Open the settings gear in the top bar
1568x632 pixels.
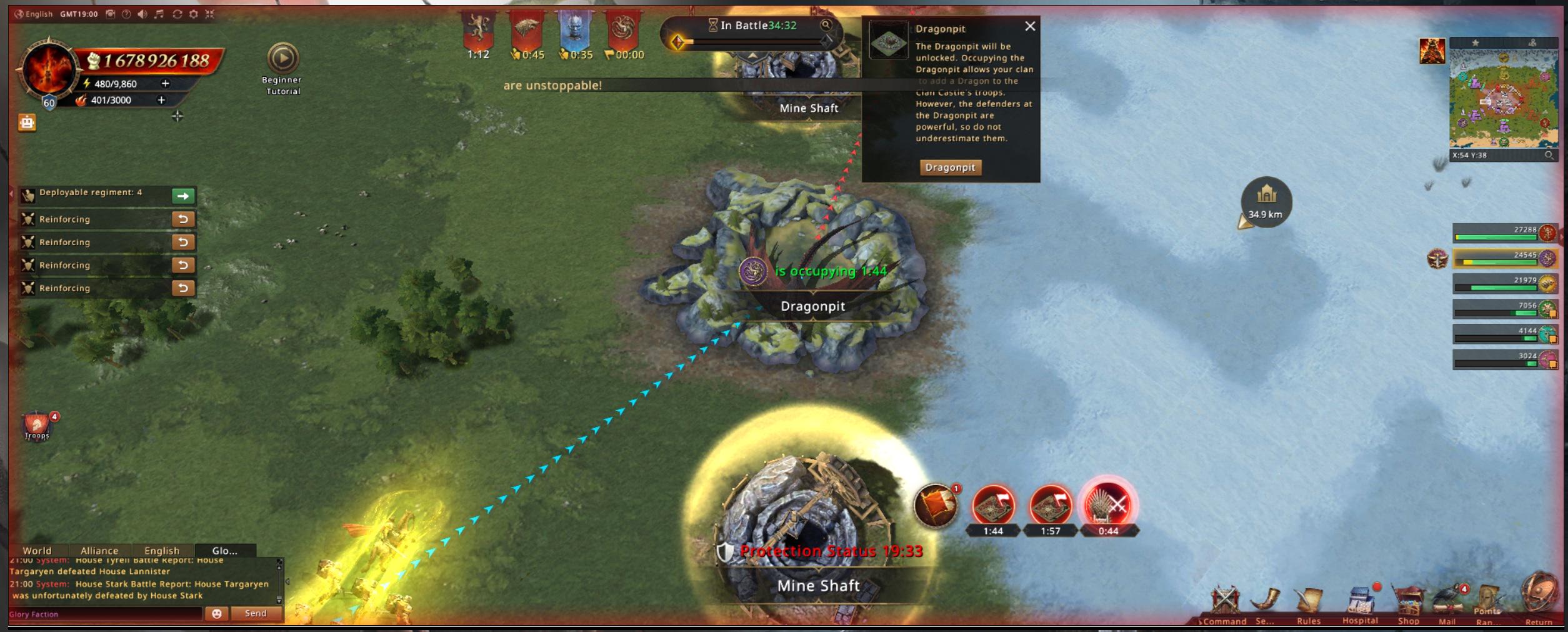pyautogui.click(x=194, y=14)
